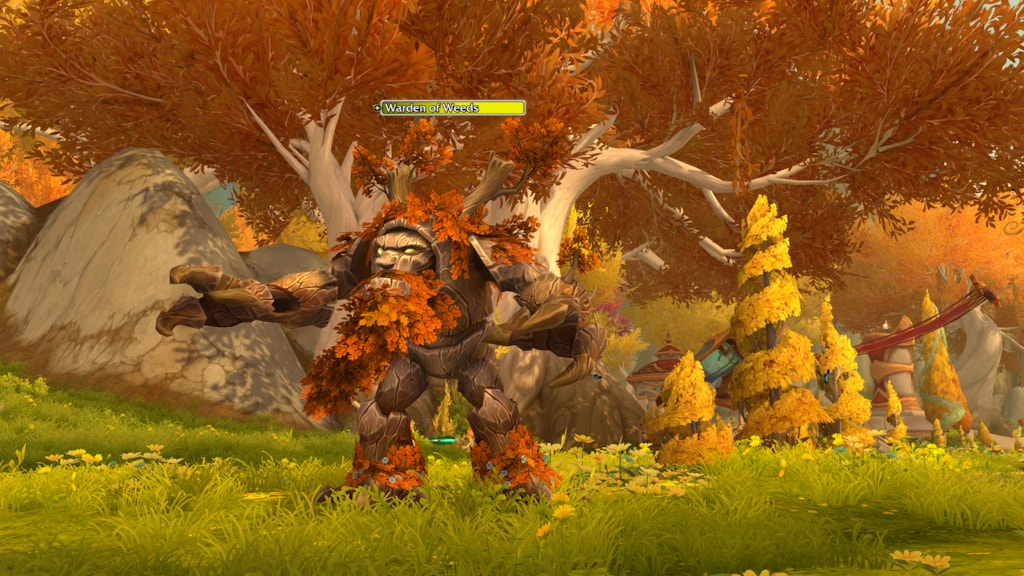The width and height of the screenshot is (1024, 576).
Task: Select the Warden of Weeds nameplate
Action: pyautogui.click(x=452, y=108)
